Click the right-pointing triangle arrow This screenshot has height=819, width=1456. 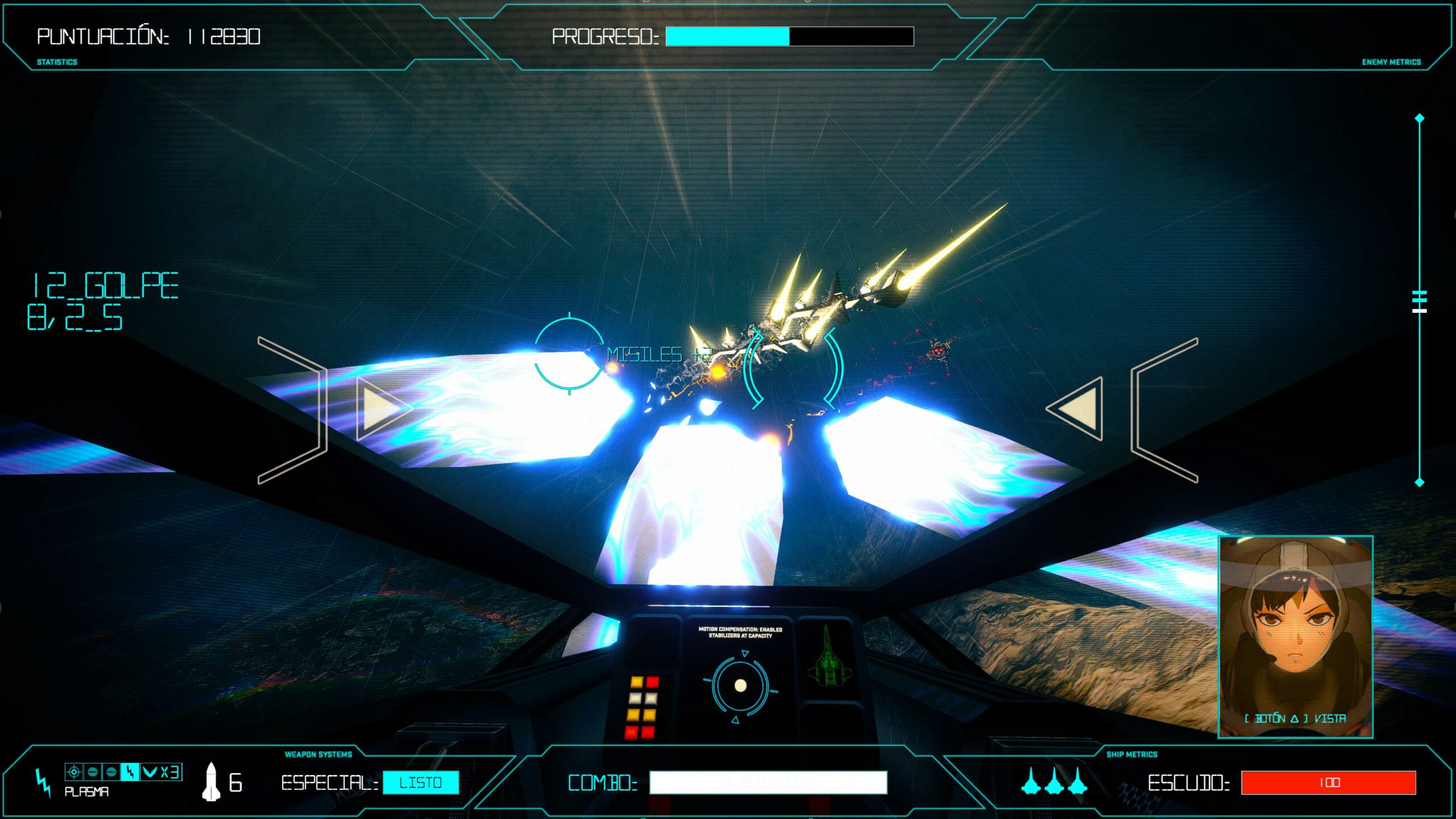(380, 408)
